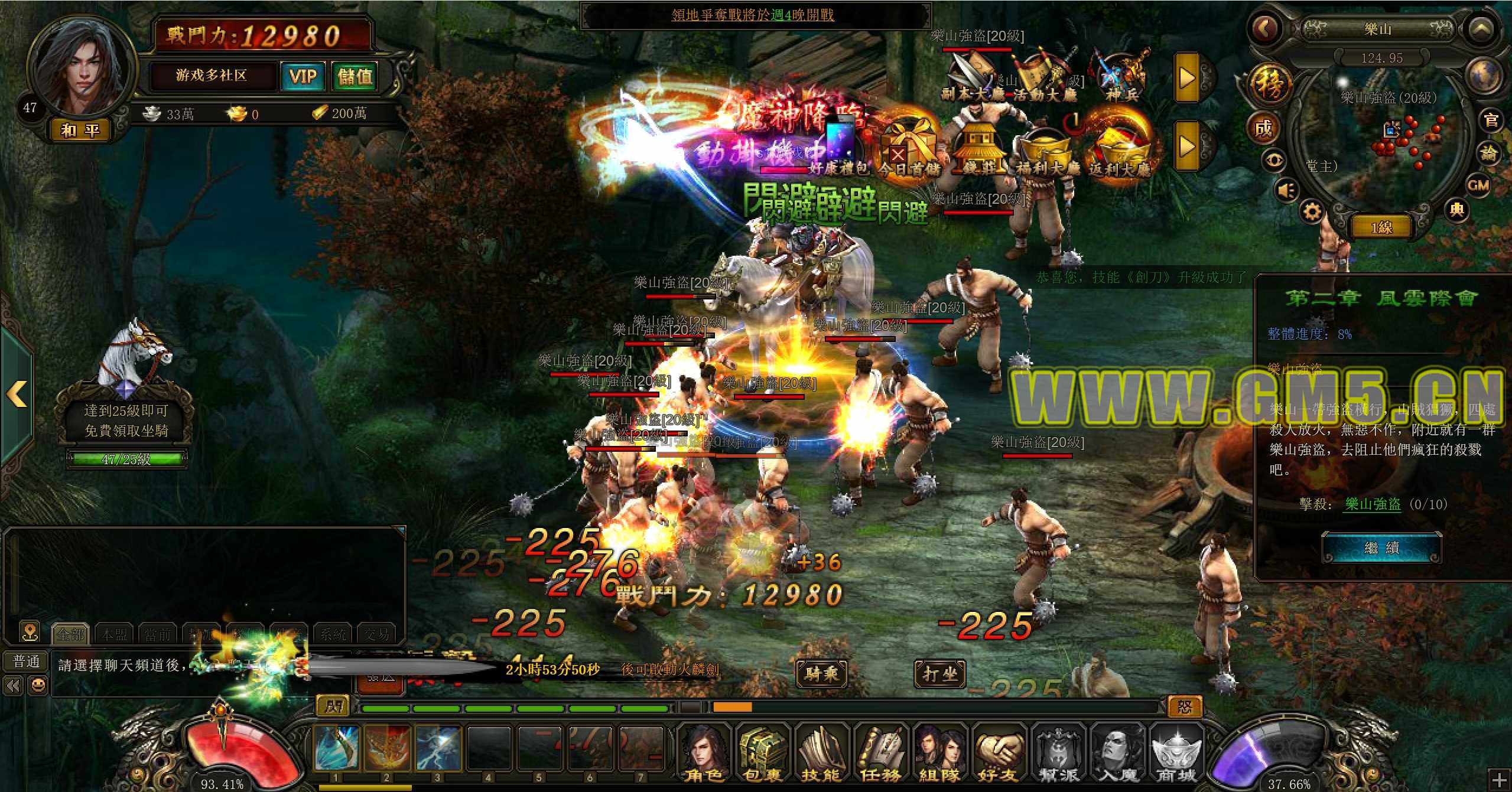Toggle the sound speaker icon
Viewport: 1512px width, 792px height.
[1287, 190]
